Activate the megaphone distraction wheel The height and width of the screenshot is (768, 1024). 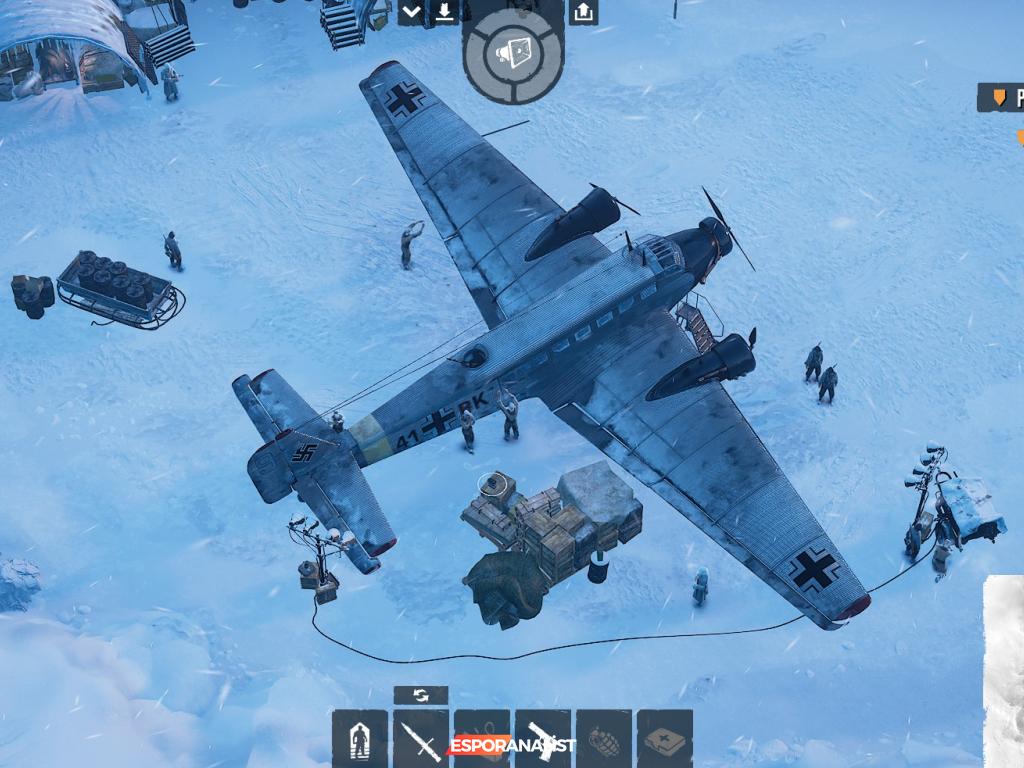[514, 53]
